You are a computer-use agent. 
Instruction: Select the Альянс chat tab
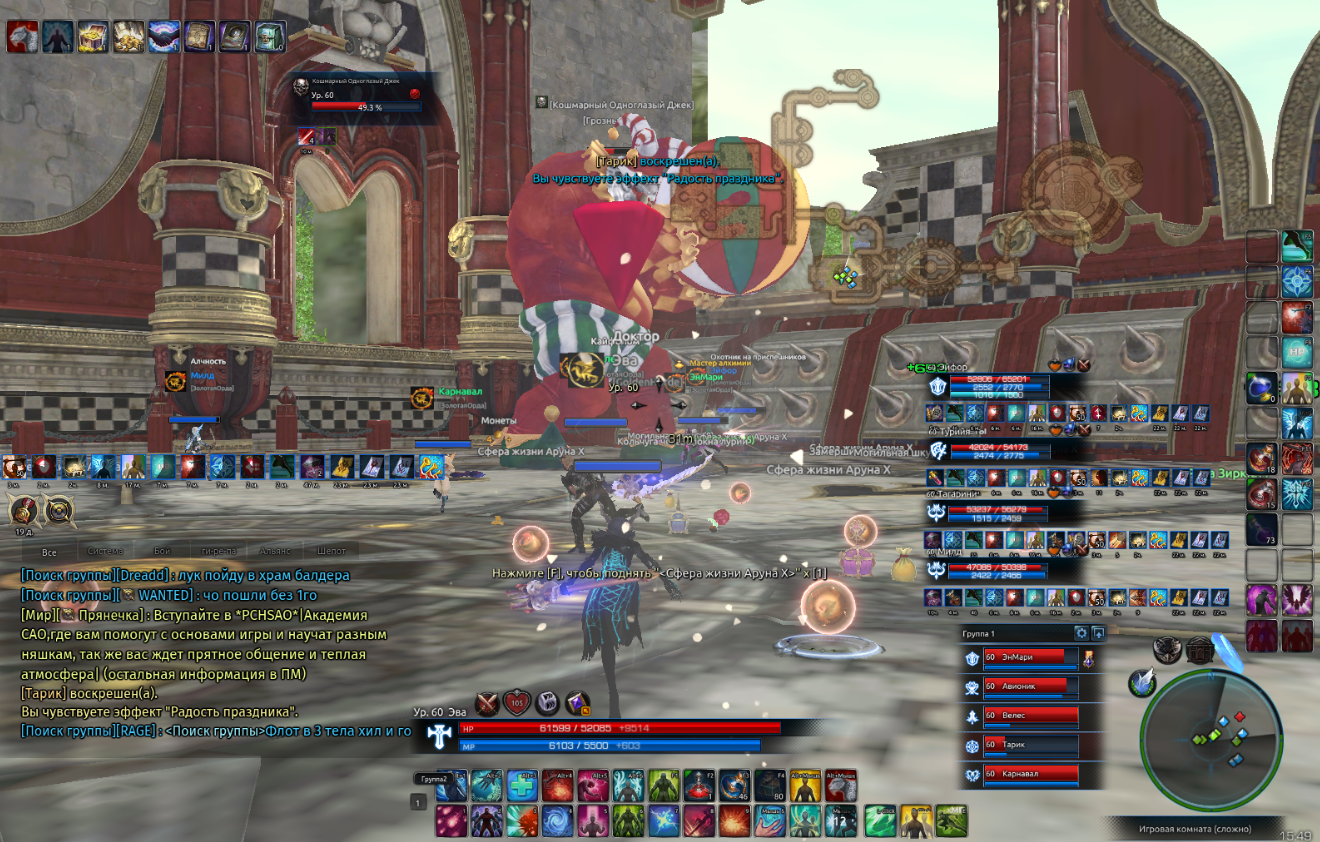[274, 551]
